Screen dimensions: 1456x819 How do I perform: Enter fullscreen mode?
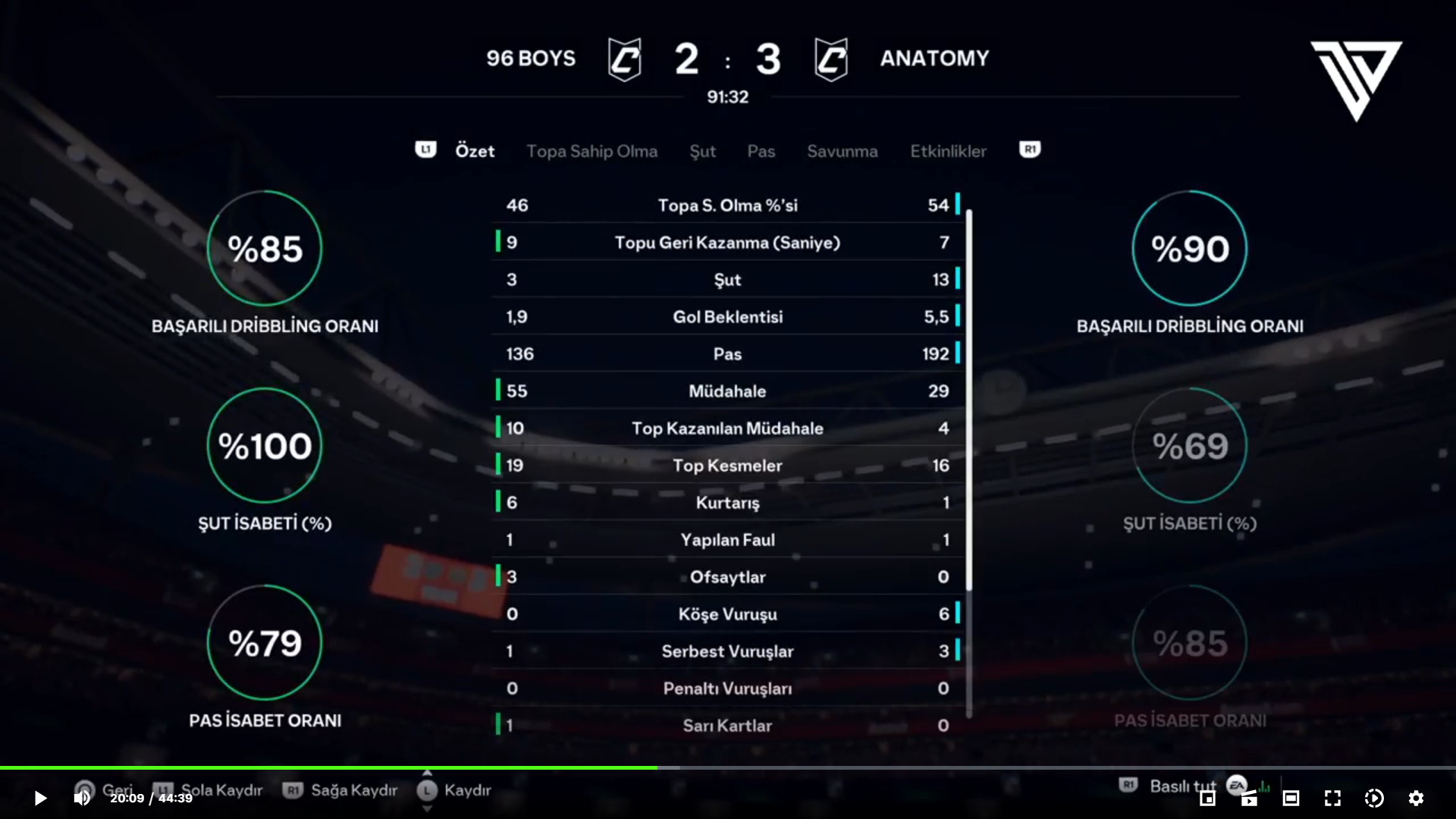tap(1332, 798)
